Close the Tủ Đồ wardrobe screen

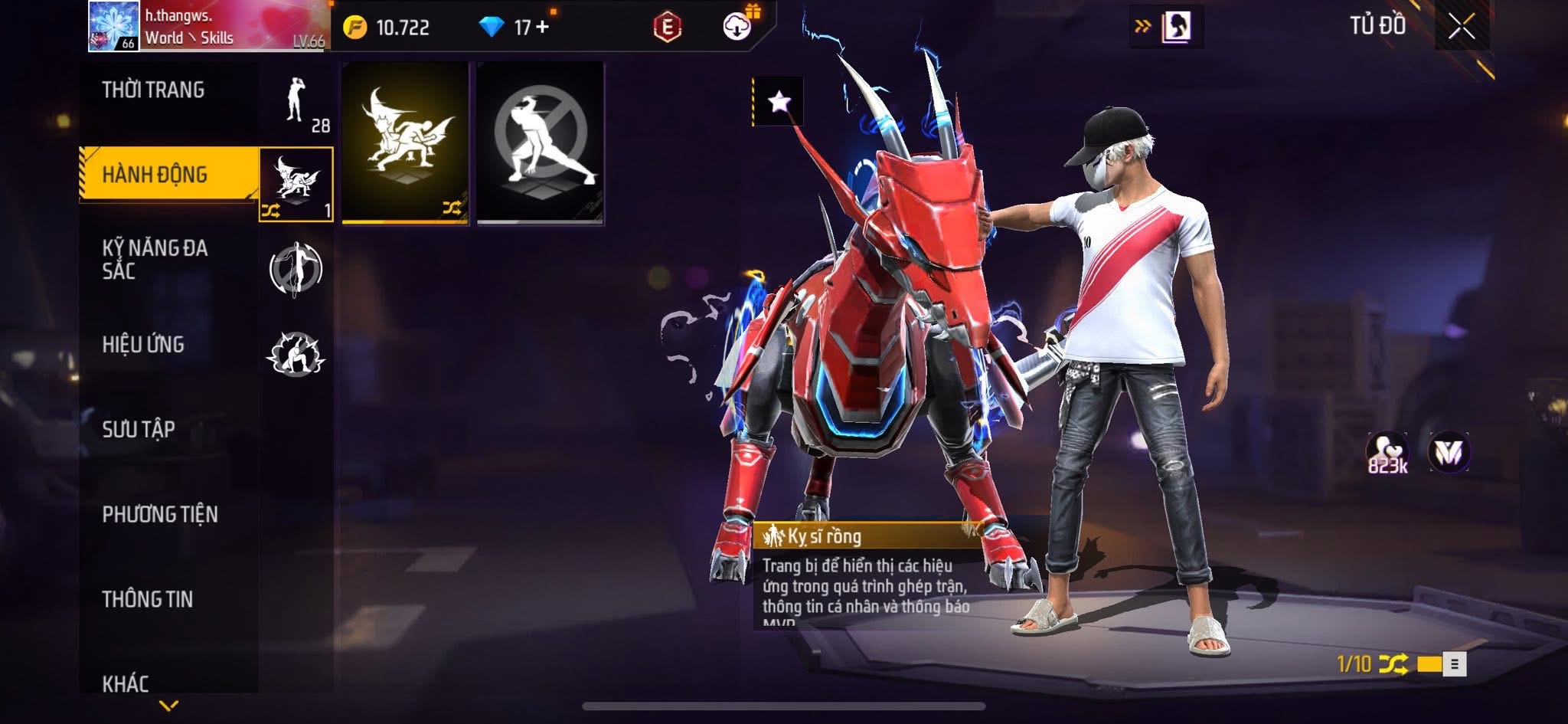[1461, 28]
